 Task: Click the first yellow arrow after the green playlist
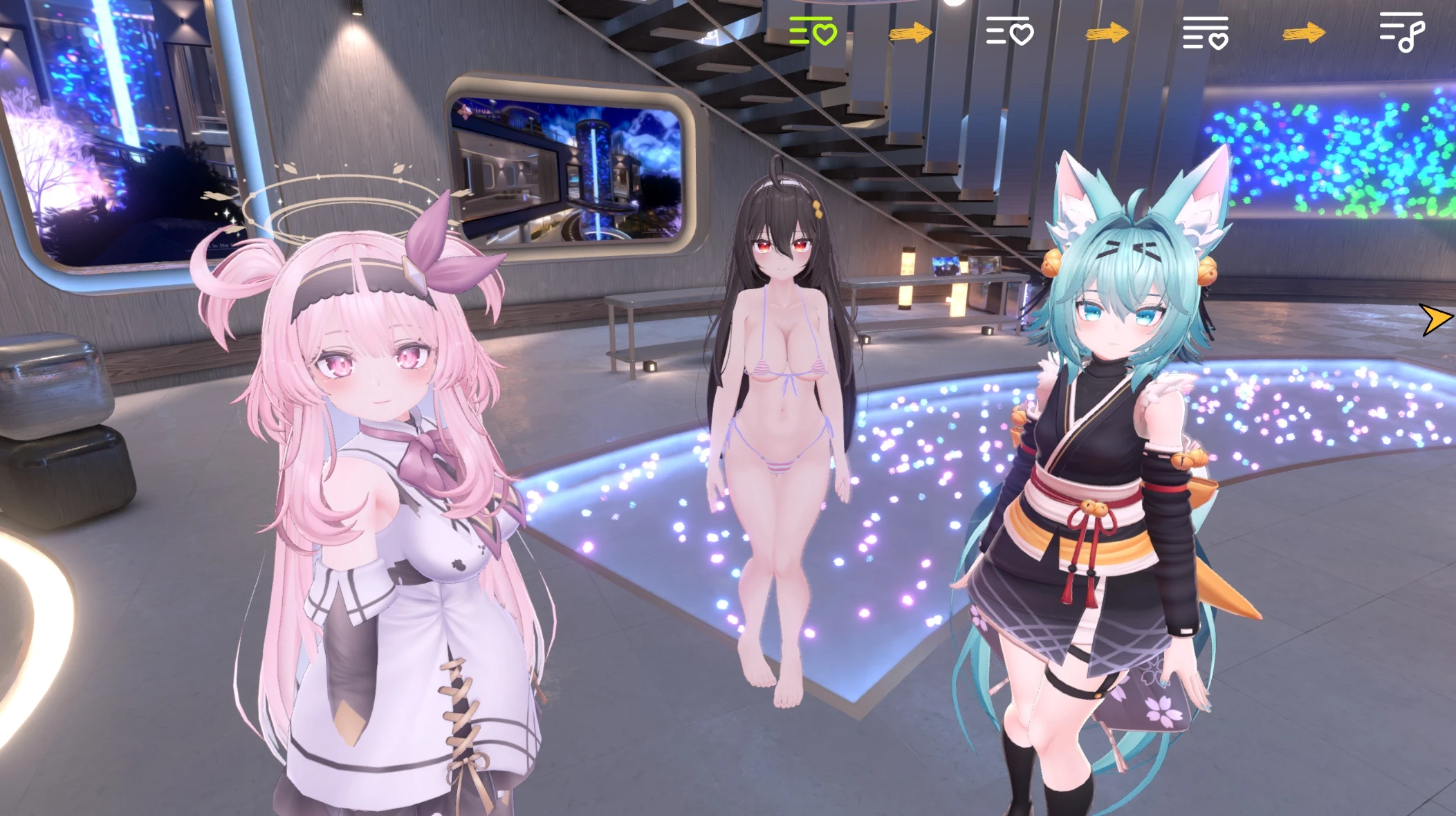coord(909,33)
